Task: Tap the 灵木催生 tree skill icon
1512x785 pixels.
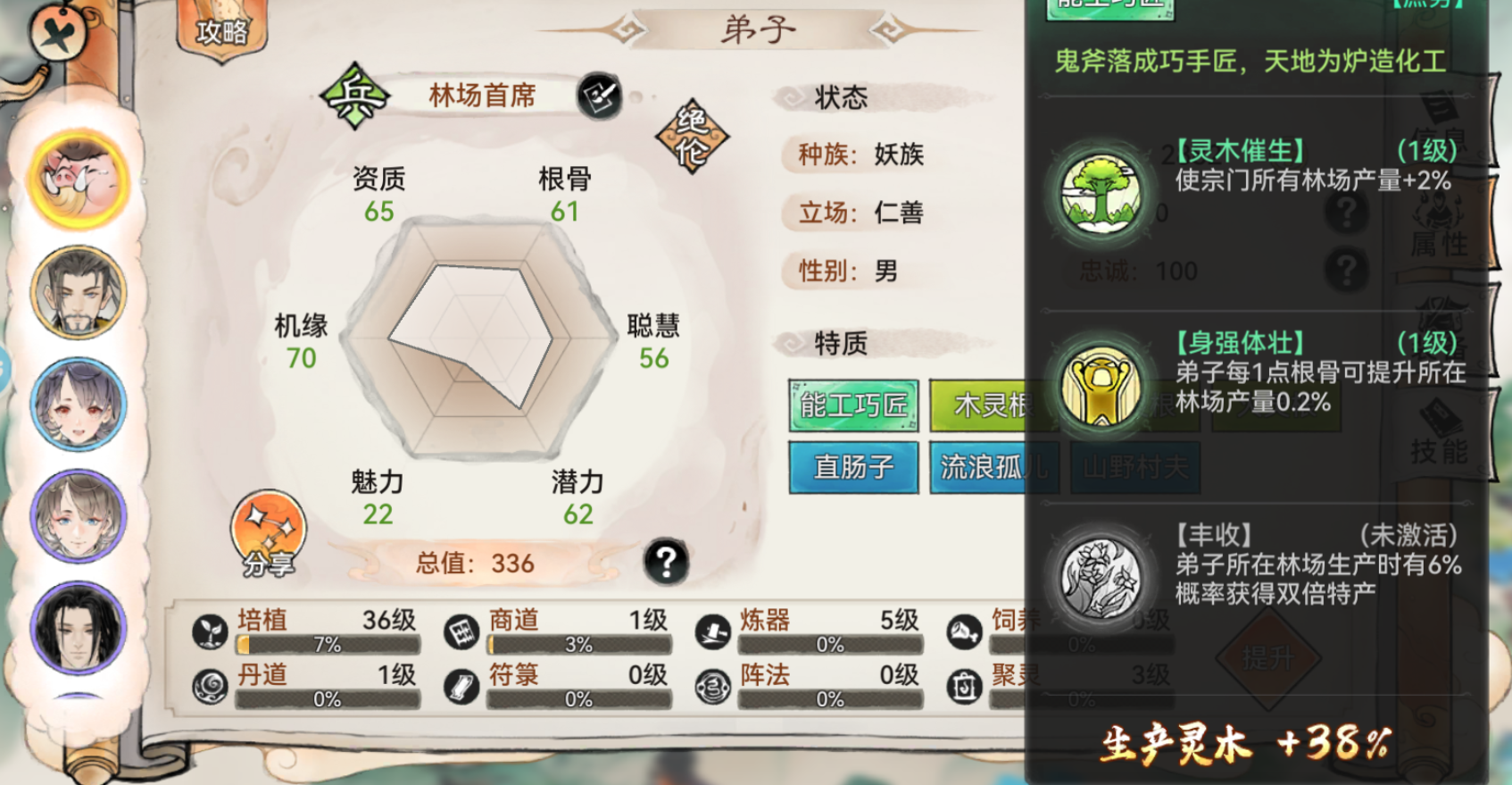Action: [1100, 192]
